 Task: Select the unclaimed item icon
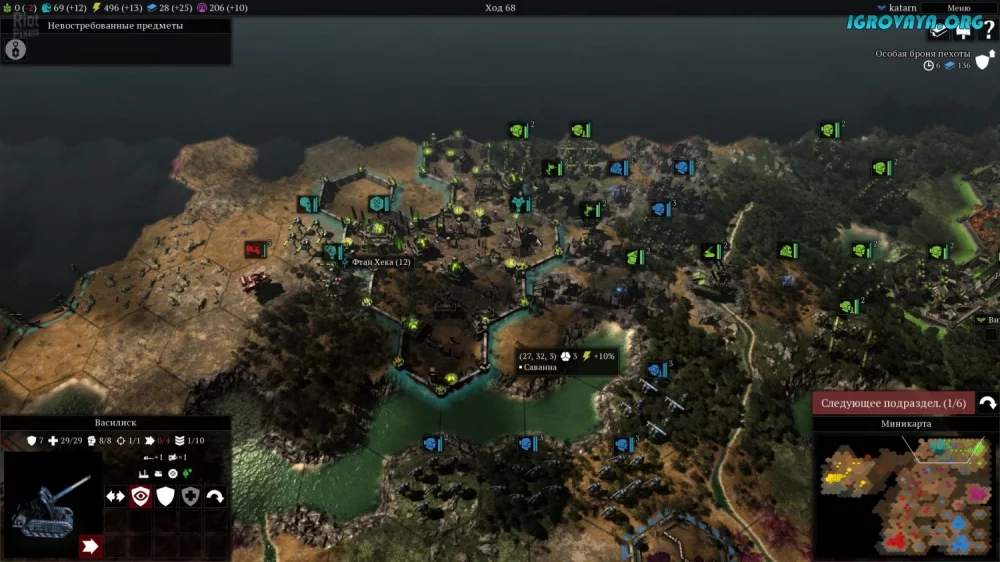pos(16,49)
